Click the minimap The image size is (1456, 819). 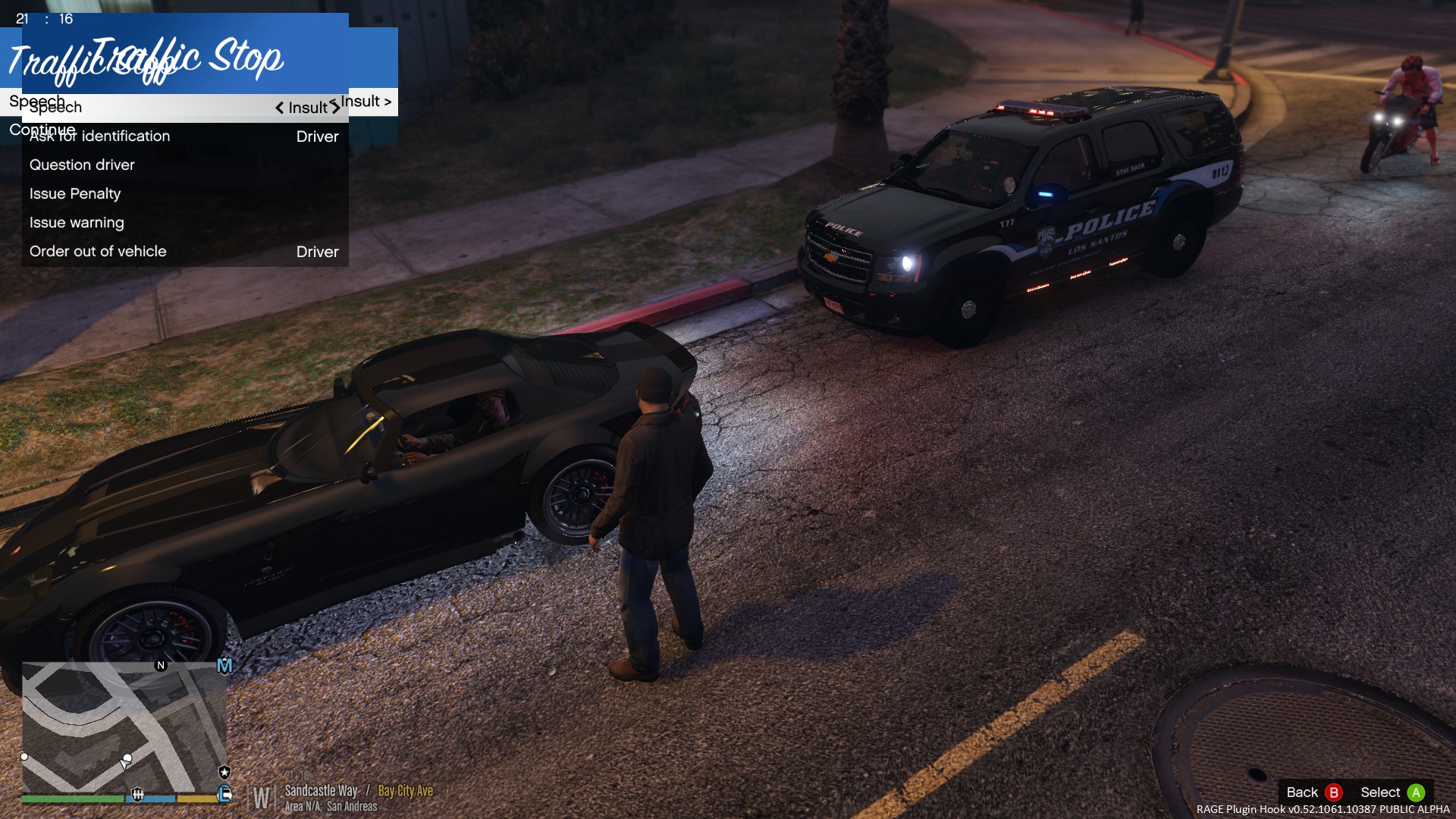point(124,727)
